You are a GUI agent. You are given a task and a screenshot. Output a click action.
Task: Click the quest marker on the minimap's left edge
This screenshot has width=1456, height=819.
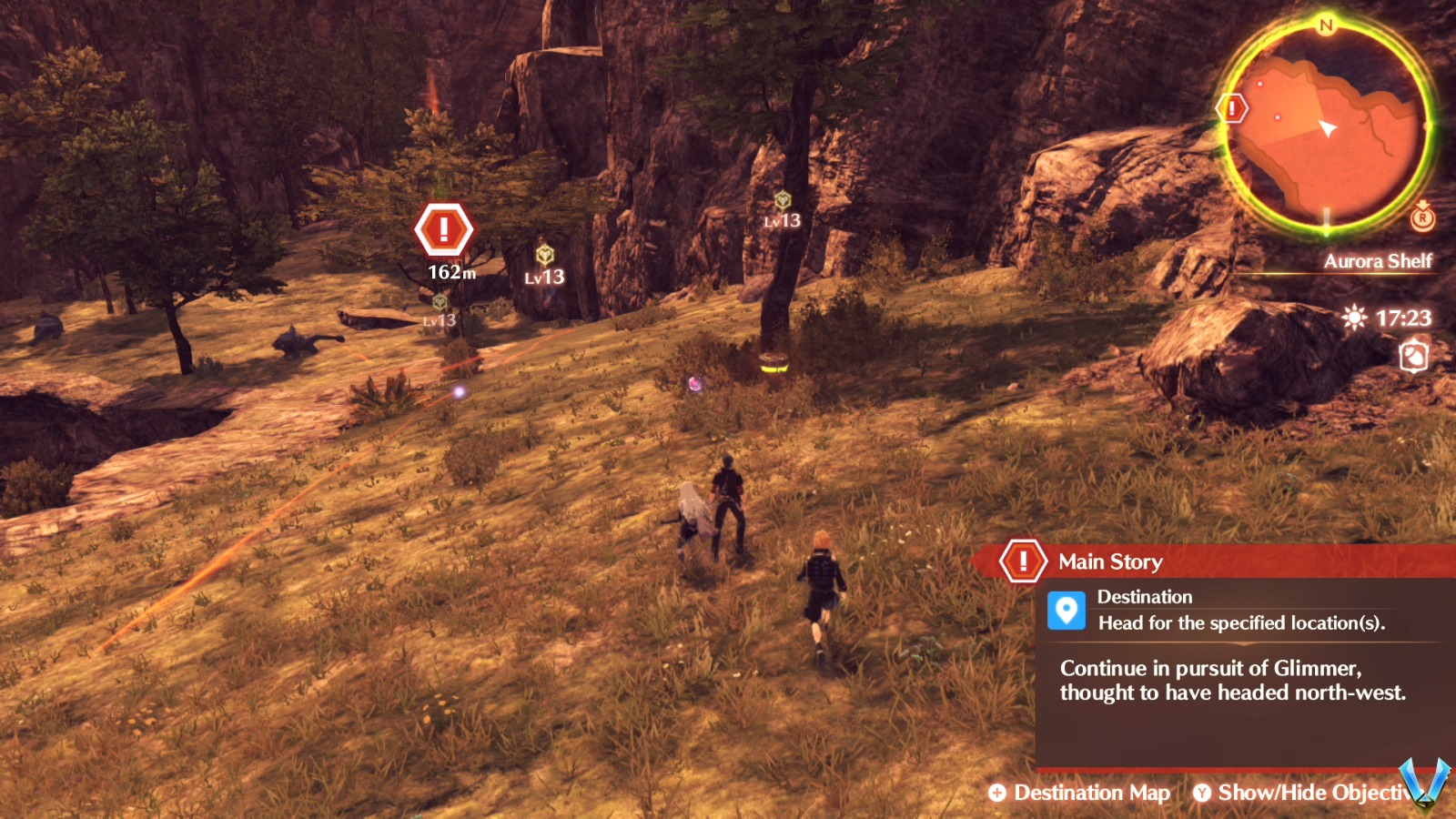pos(1232,109)
